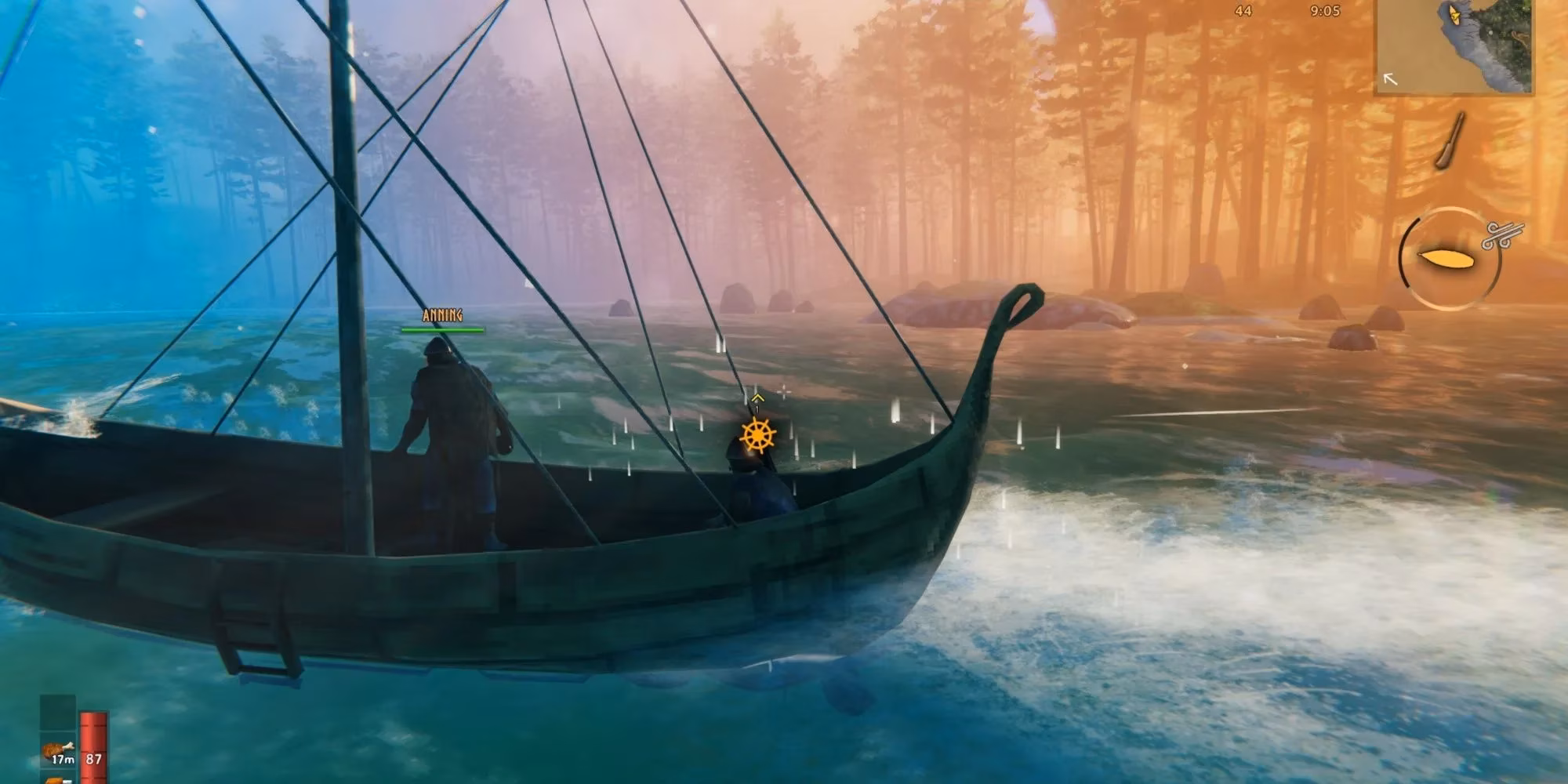This screenshot has height=784, width=1568.
Task: Click the white compass arrow inside the minimap
Action: point(1390,79)
